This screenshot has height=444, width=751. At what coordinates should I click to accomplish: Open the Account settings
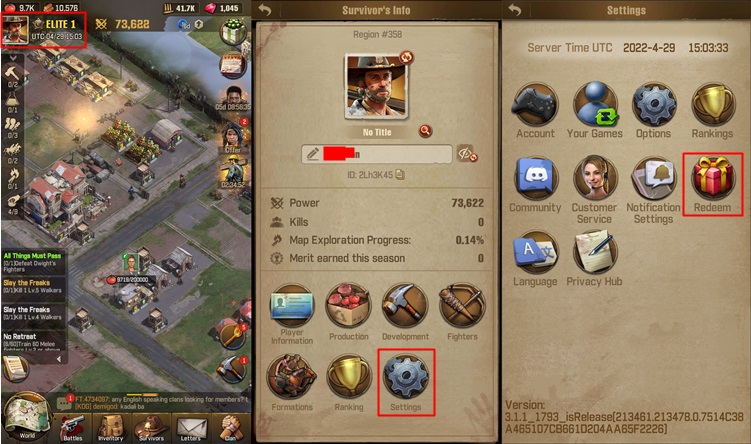pos(535,104)
